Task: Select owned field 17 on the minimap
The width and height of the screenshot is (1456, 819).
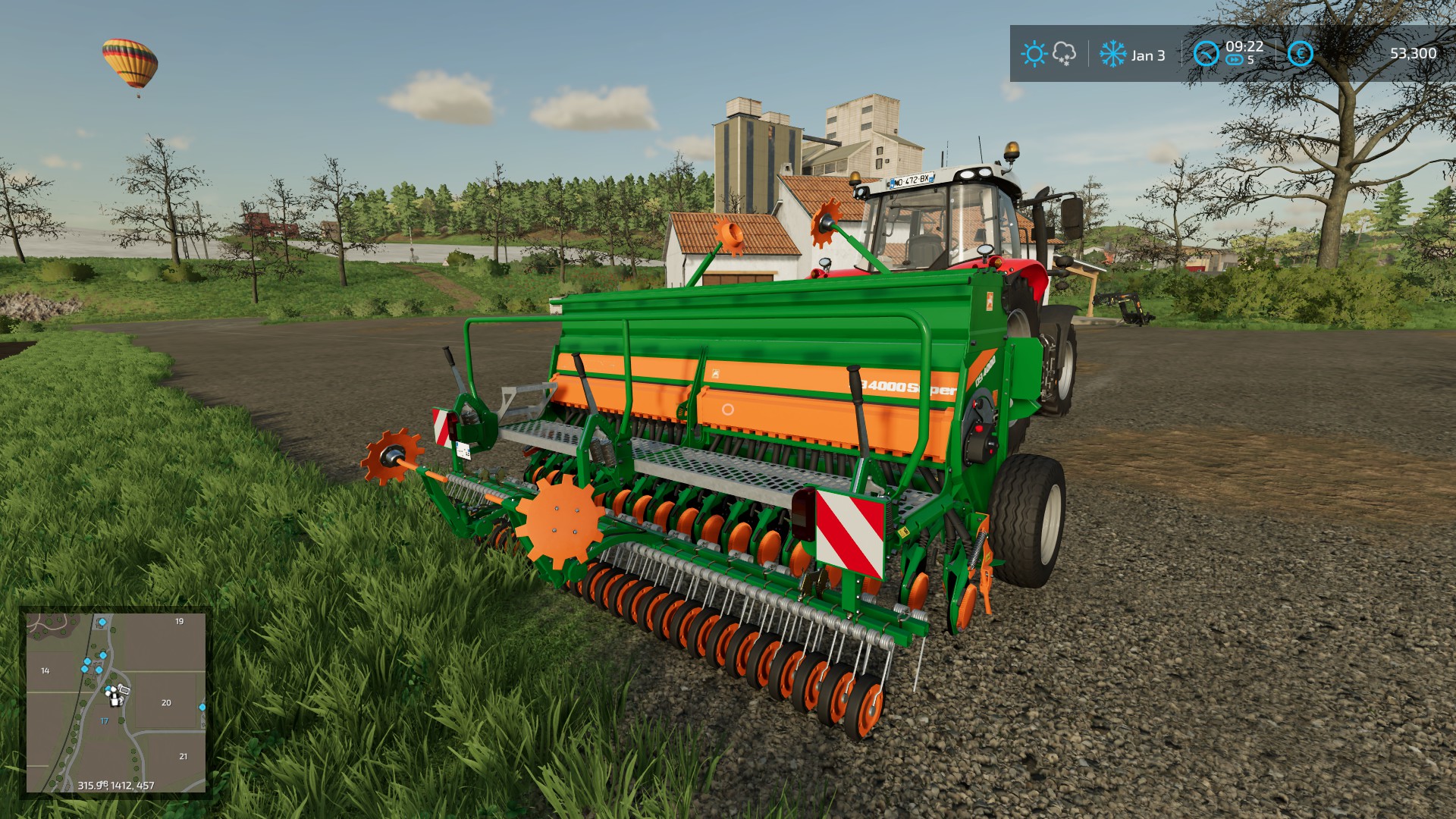Action: click(x=105, y=721)
